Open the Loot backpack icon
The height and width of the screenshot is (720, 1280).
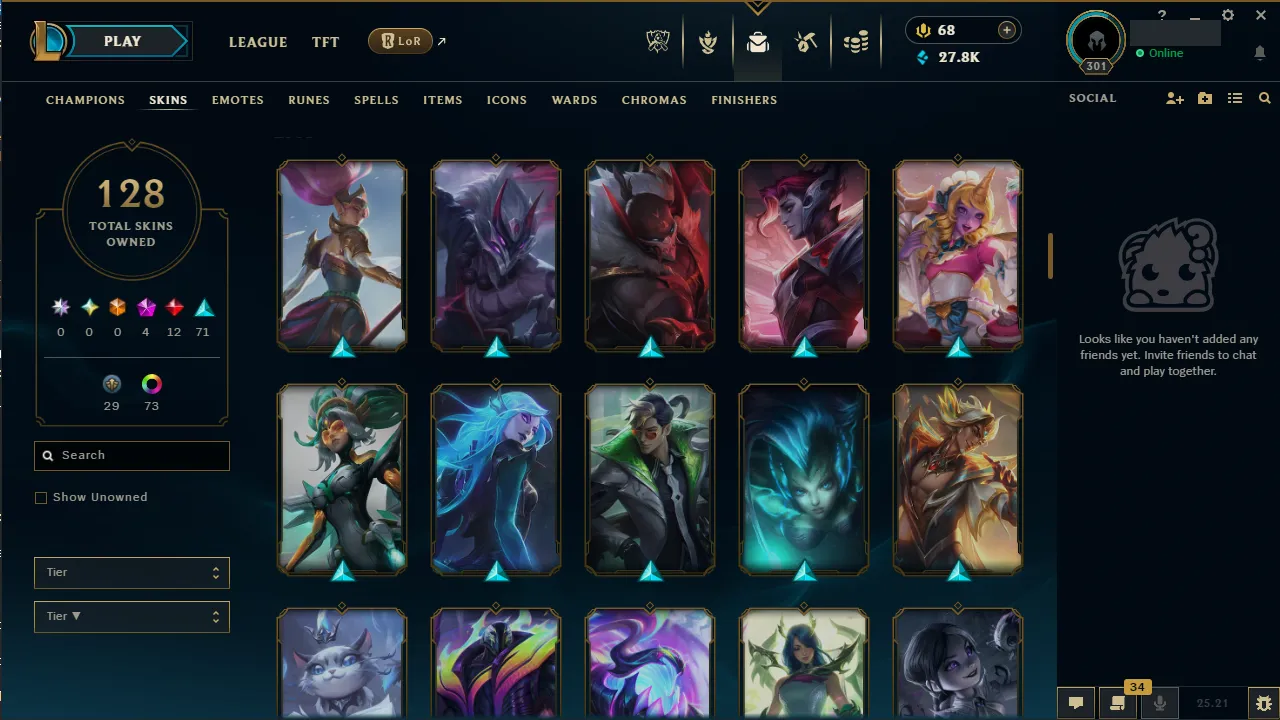757,42
